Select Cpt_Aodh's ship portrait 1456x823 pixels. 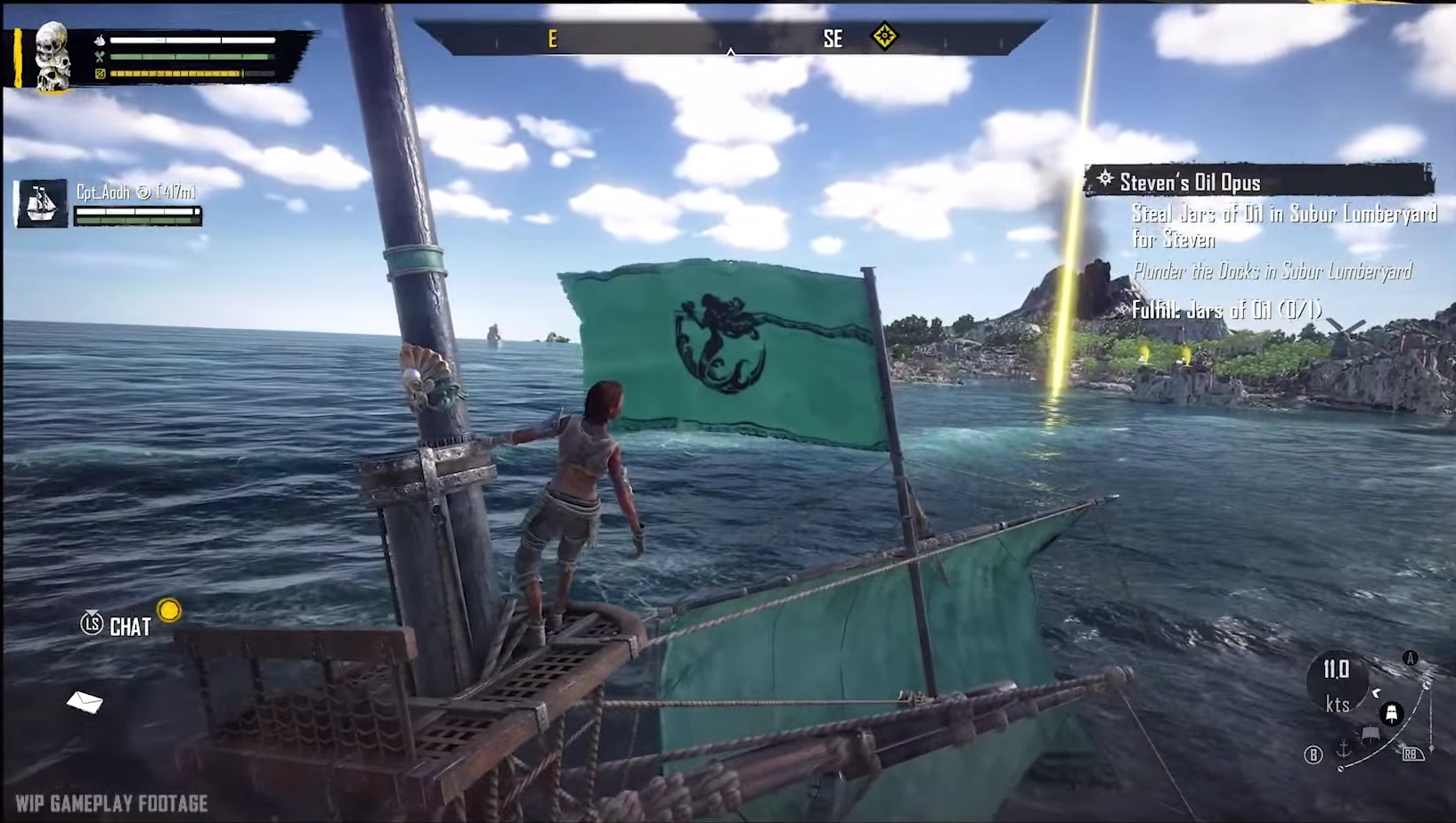[x=42, y=203]
